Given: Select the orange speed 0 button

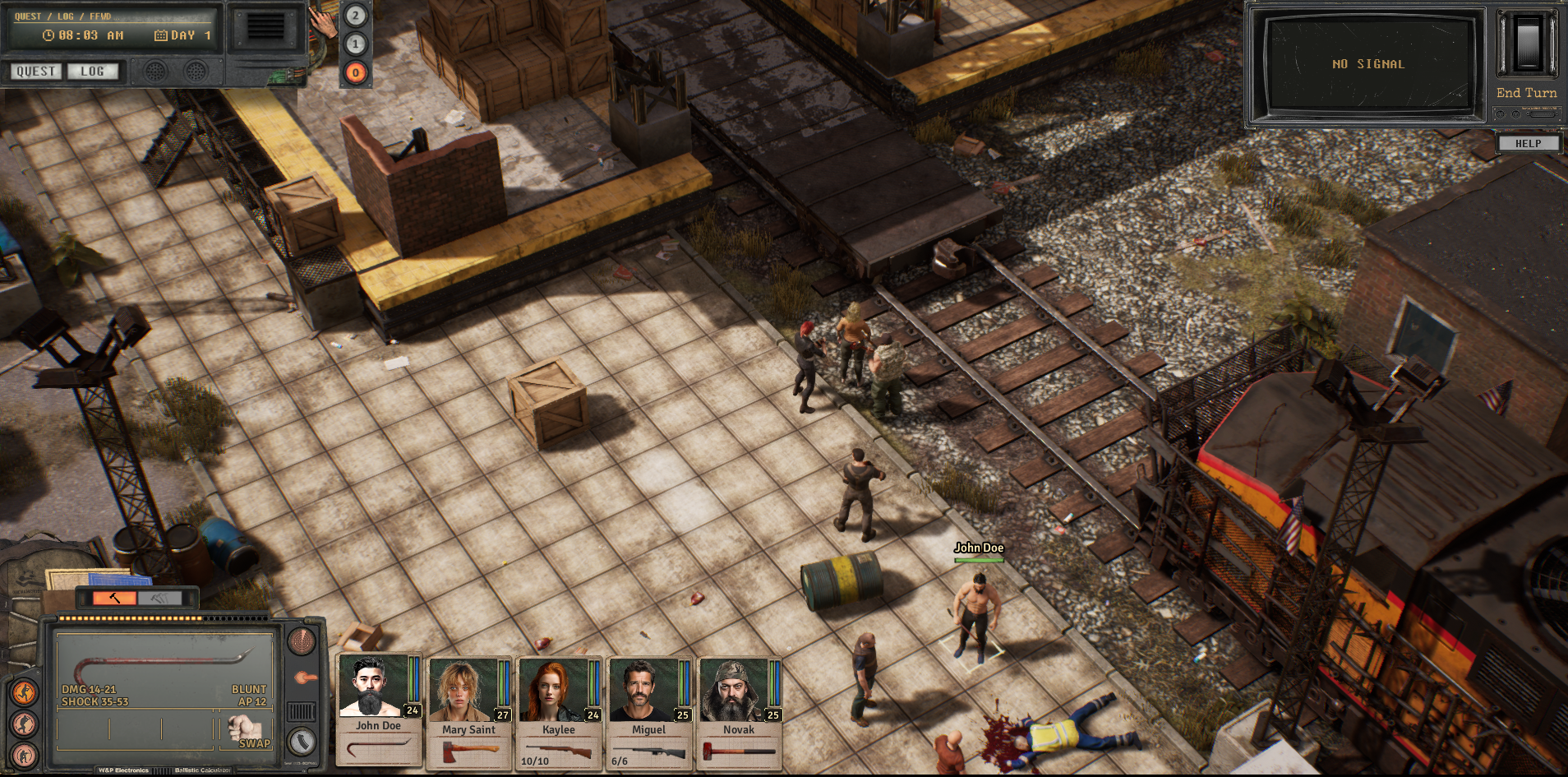Looking at the screenshot, I should (x=355, y=72).
